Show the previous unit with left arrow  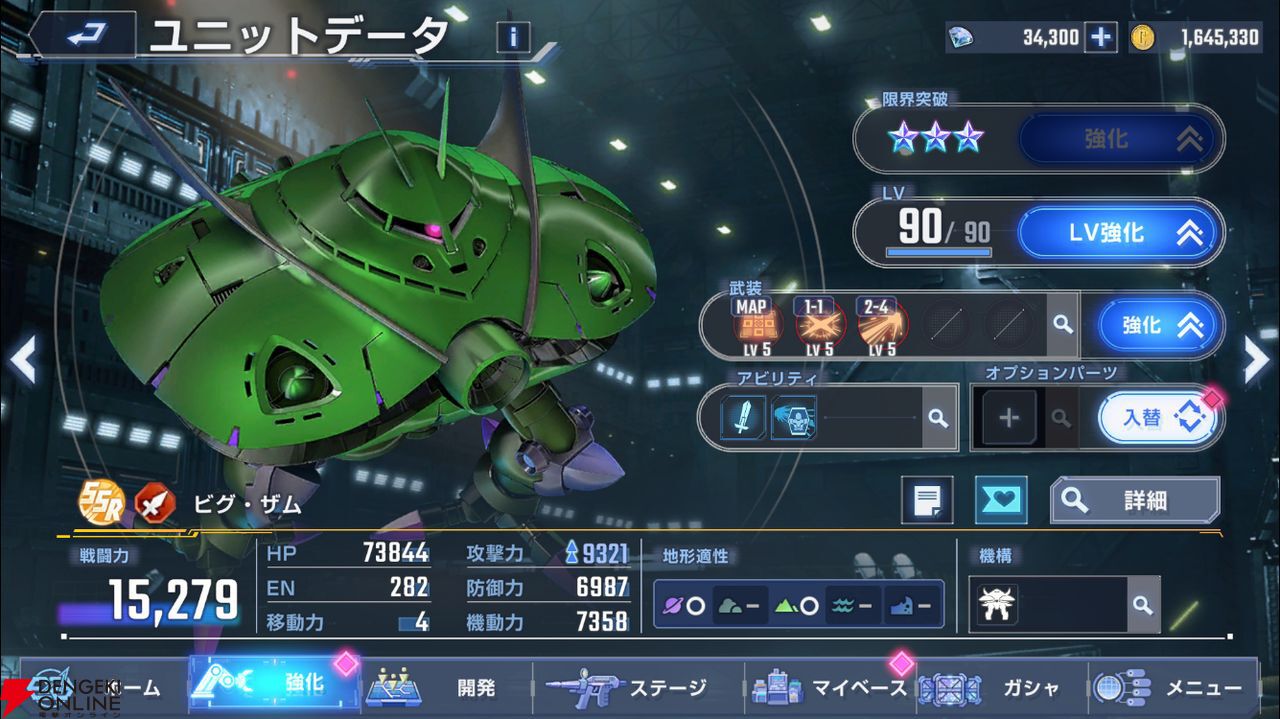pos(22,360)
